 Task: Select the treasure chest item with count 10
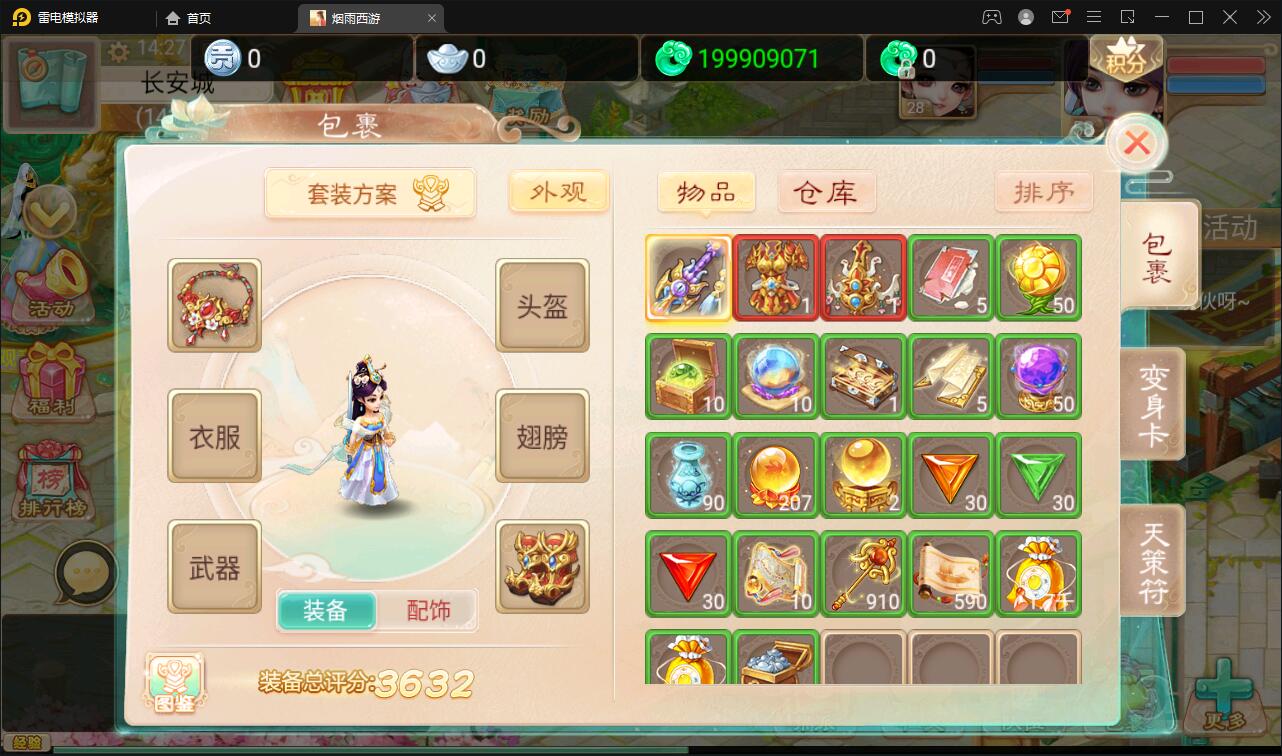[688, 376]
